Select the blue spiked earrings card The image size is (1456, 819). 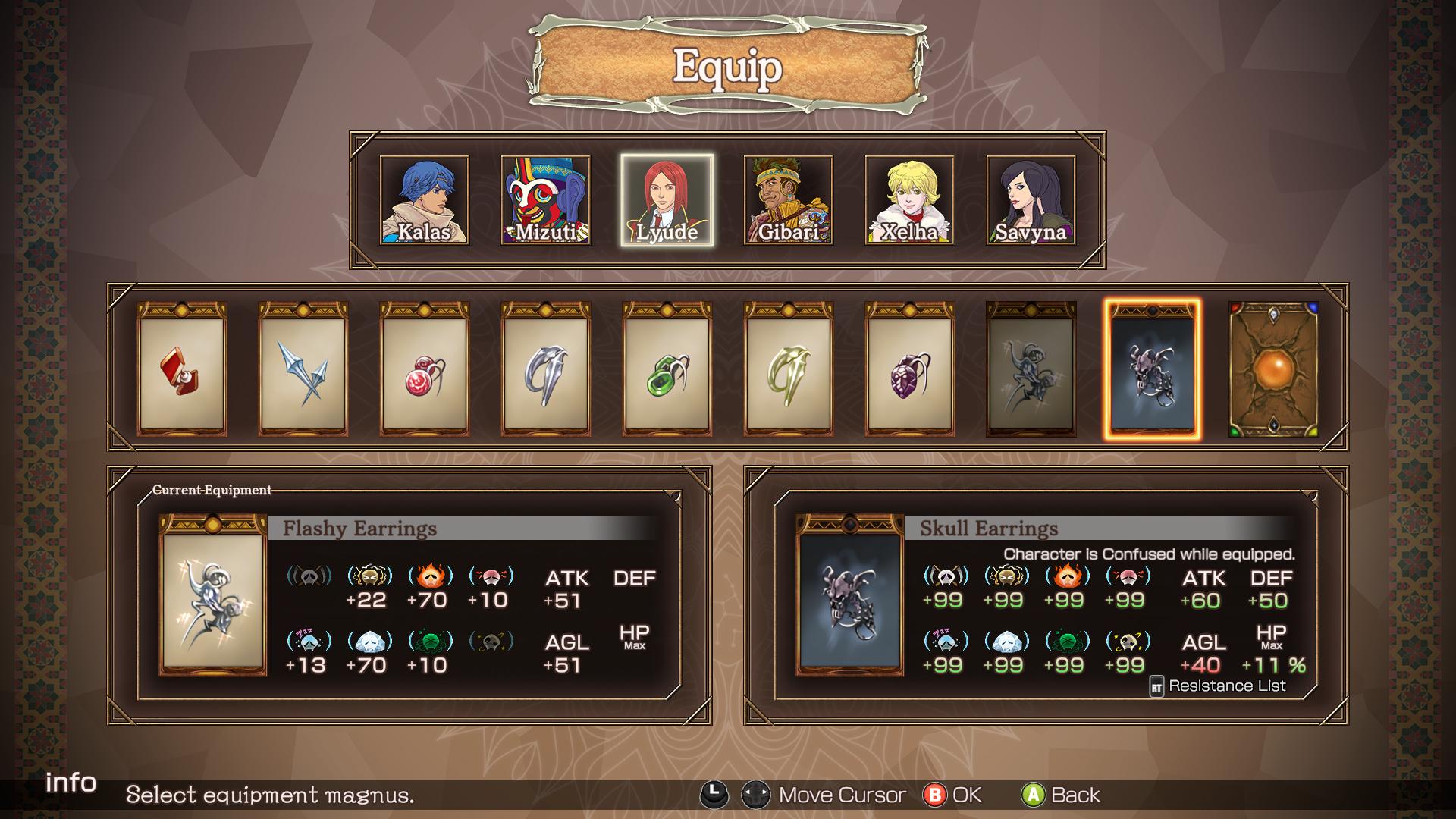coord(303,370)
